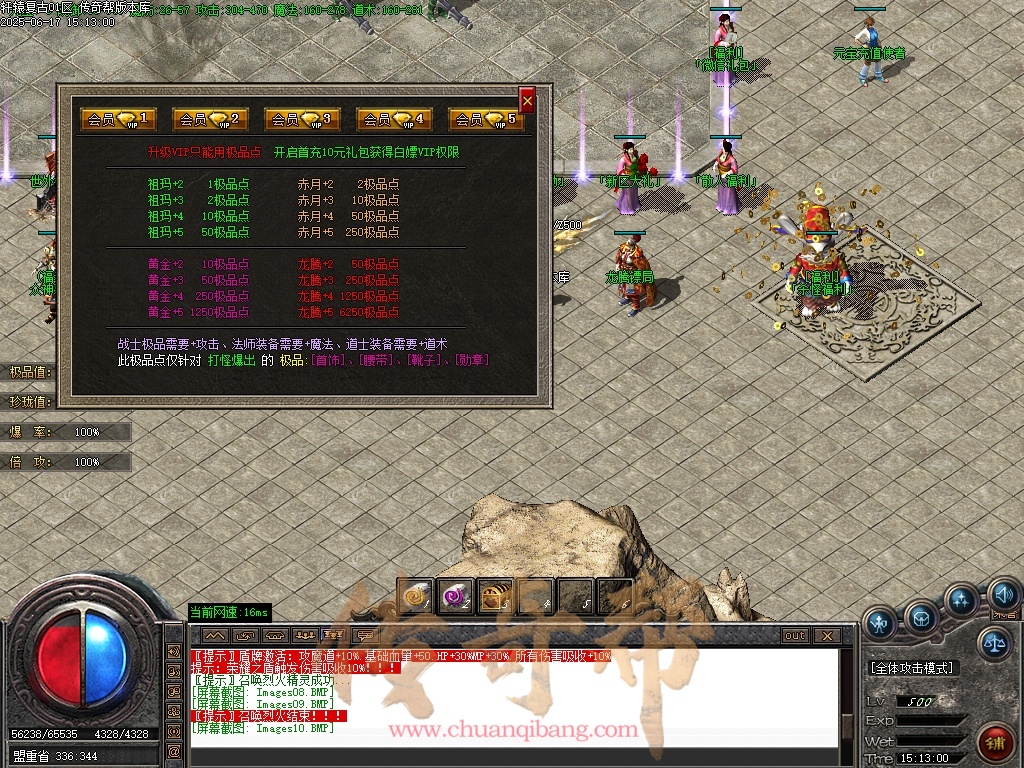Open the 会员 VIP 3 tier
The height and width of the screenshot is (768, 1024).
[302, 119]
